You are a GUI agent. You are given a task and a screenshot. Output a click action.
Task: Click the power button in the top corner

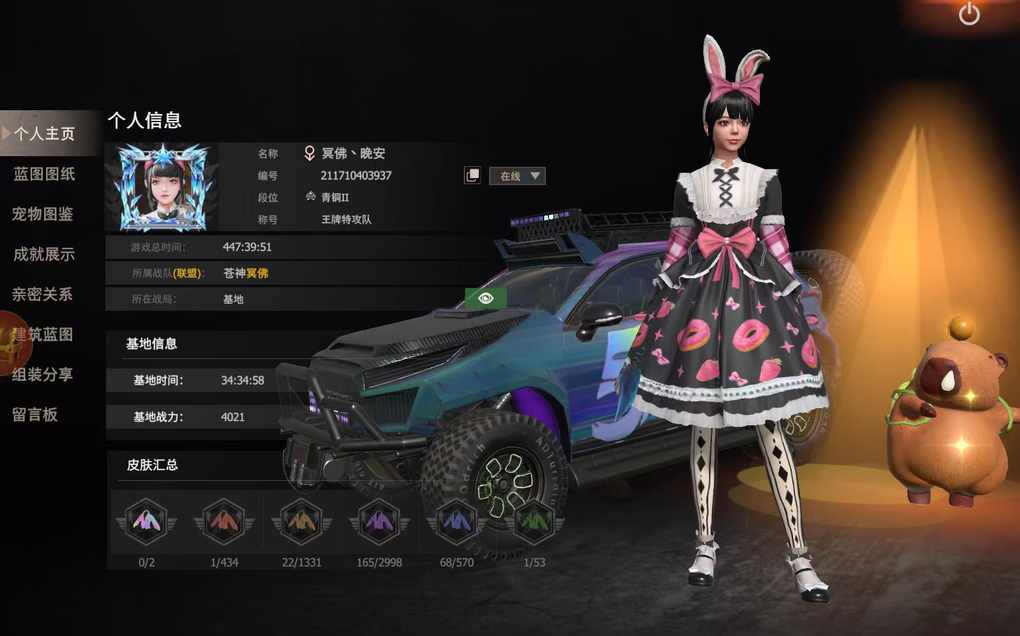pos(969,14)
